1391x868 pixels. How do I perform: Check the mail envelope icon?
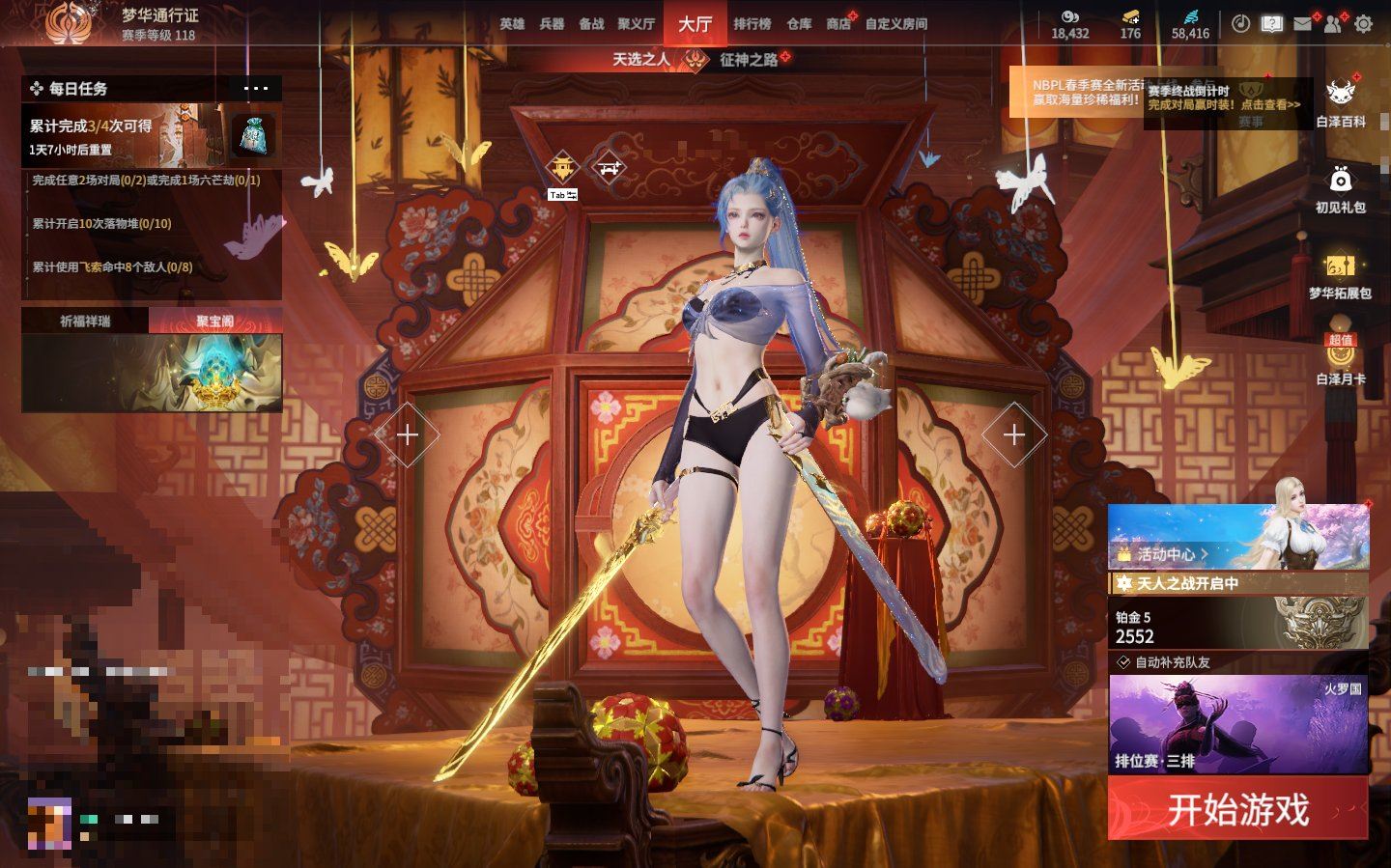tap(1302, 24)
